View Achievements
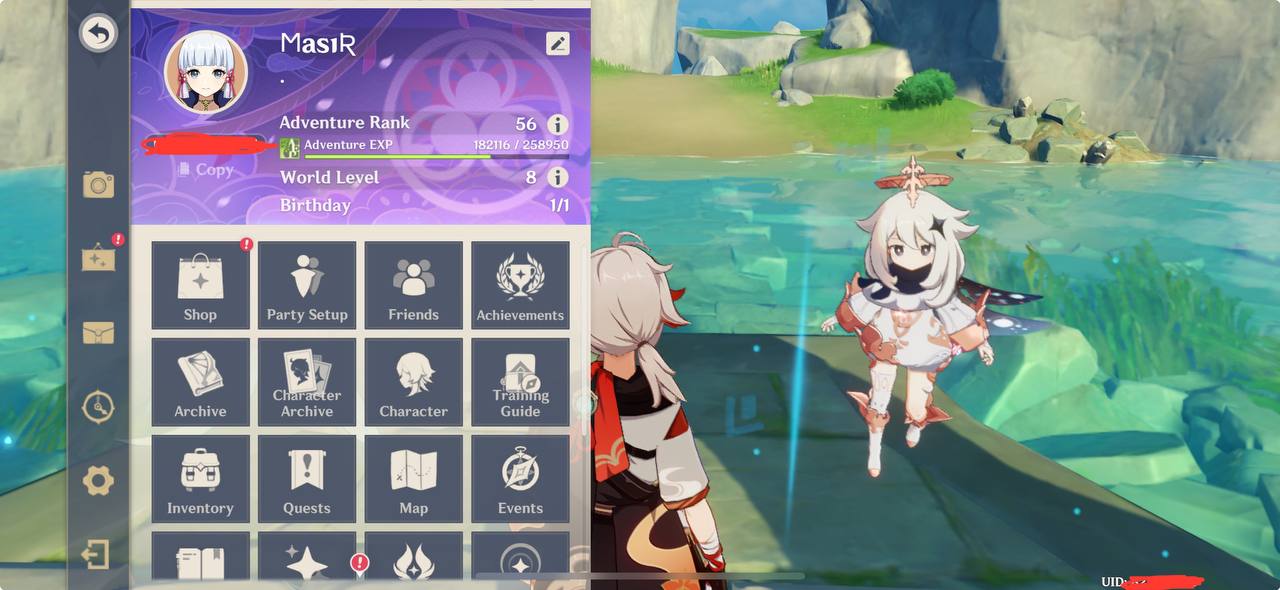This screenshot has width=1280, height=590. pyautogui.click(x=520, y=285)
